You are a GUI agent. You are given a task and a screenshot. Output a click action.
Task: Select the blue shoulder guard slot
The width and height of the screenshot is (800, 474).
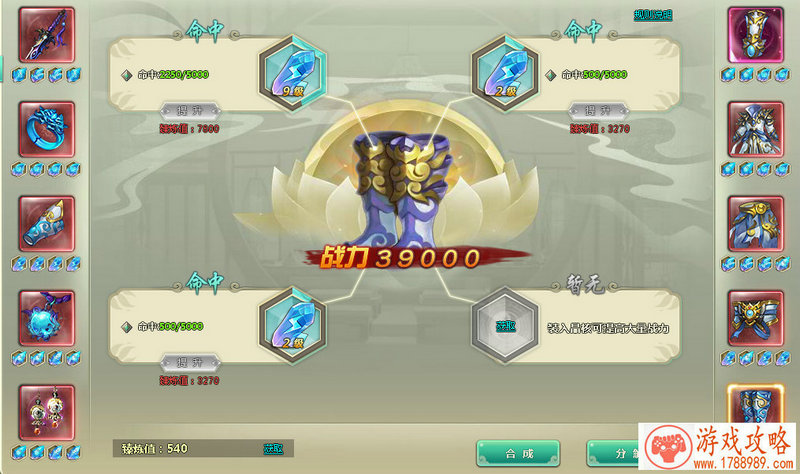[x=755, y=223]
